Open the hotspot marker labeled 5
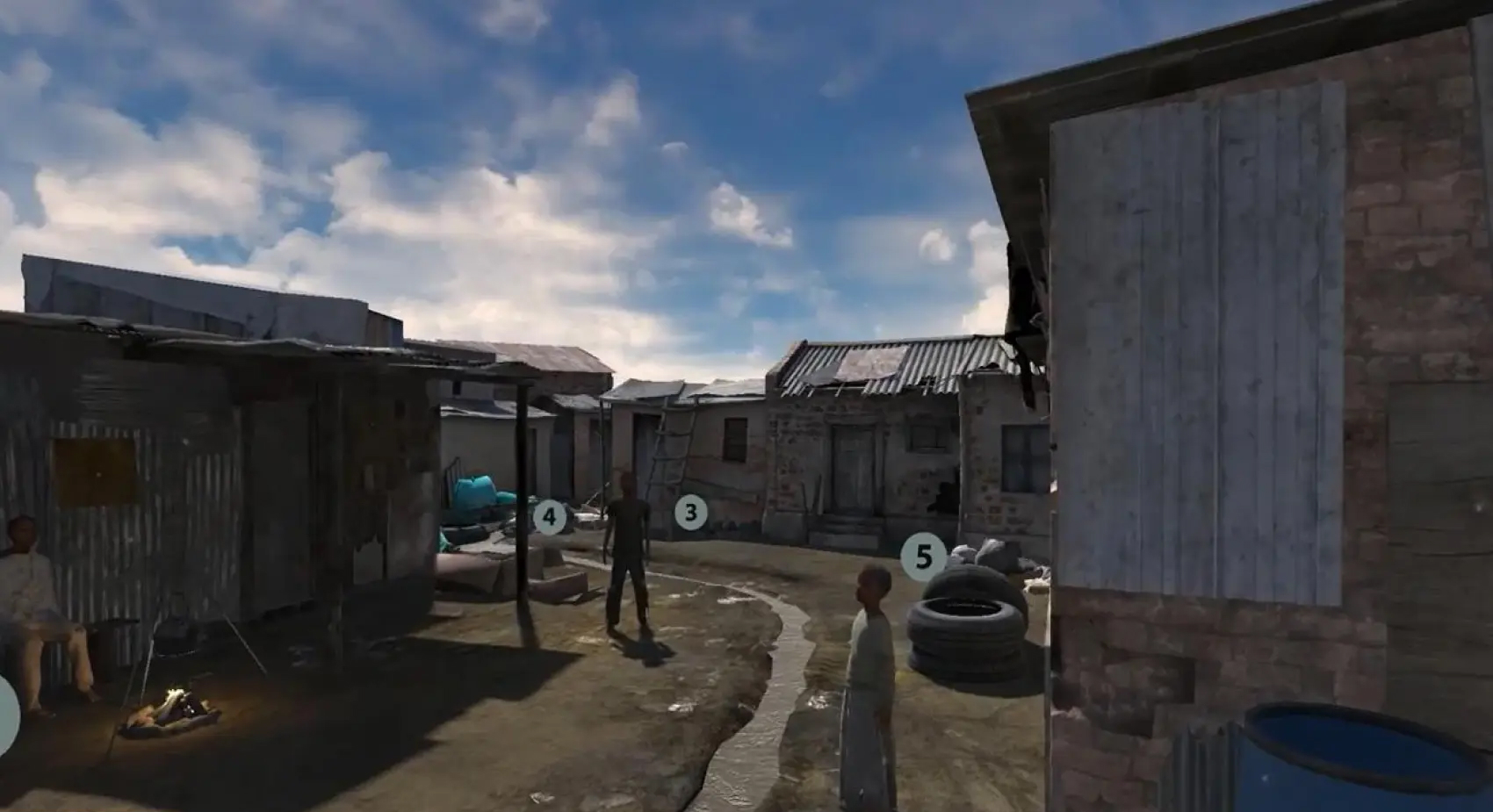 [x=923, y=557]
